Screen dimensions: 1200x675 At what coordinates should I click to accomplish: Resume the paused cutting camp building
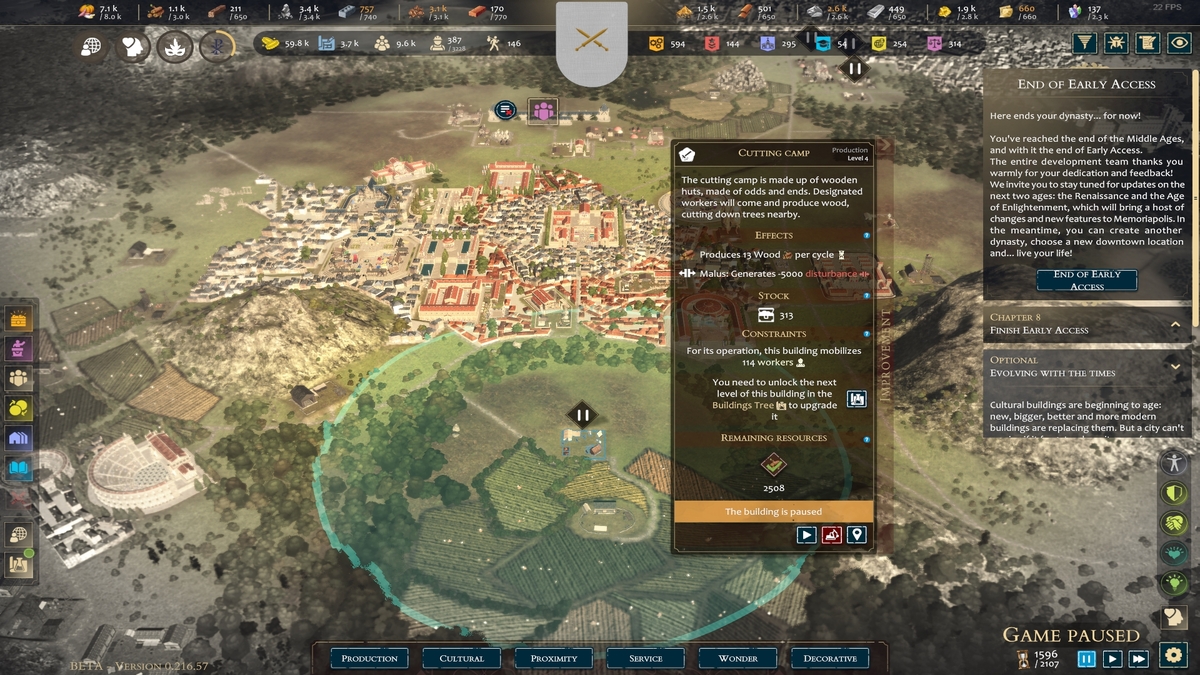(x=806, y=535)
